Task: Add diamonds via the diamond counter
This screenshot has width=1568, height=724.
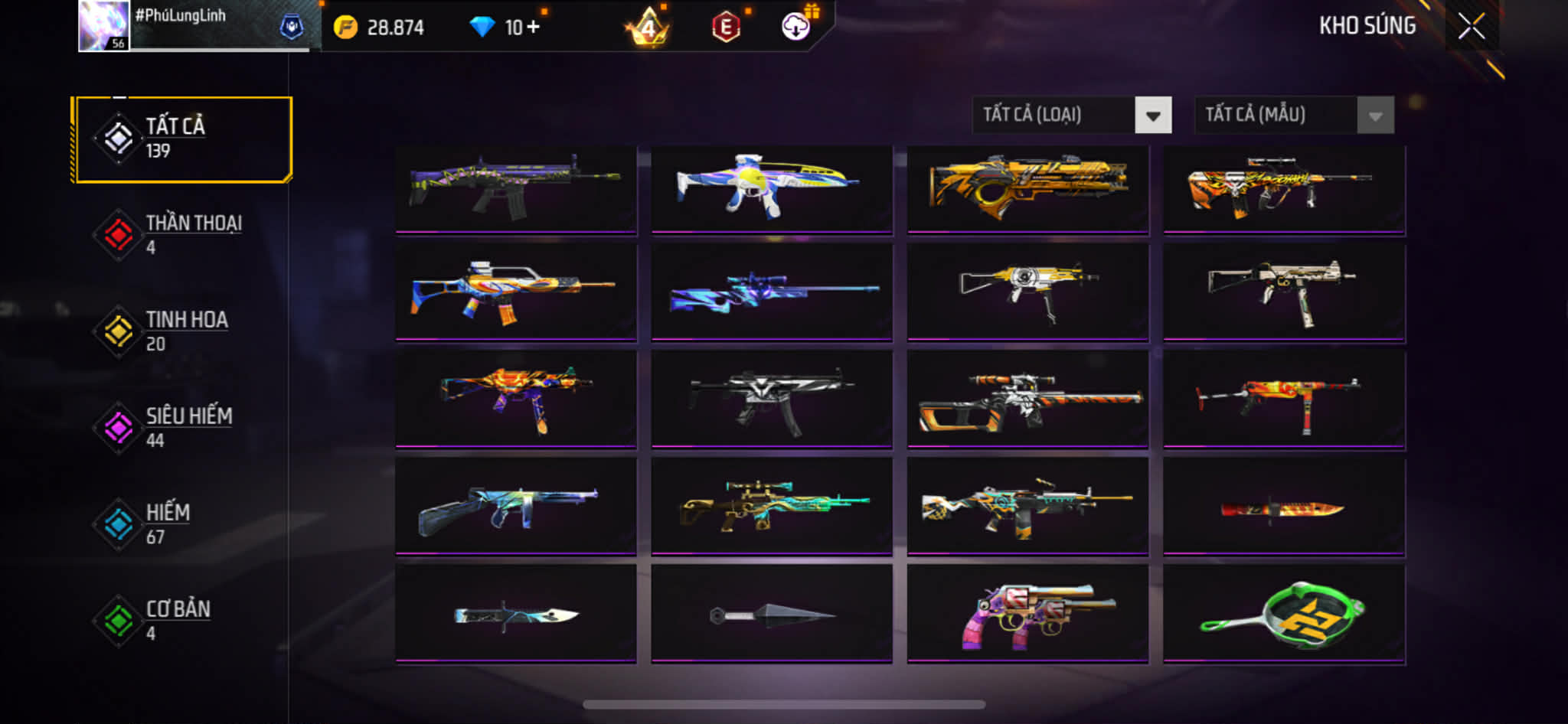Action: click(x=505, y=28)
